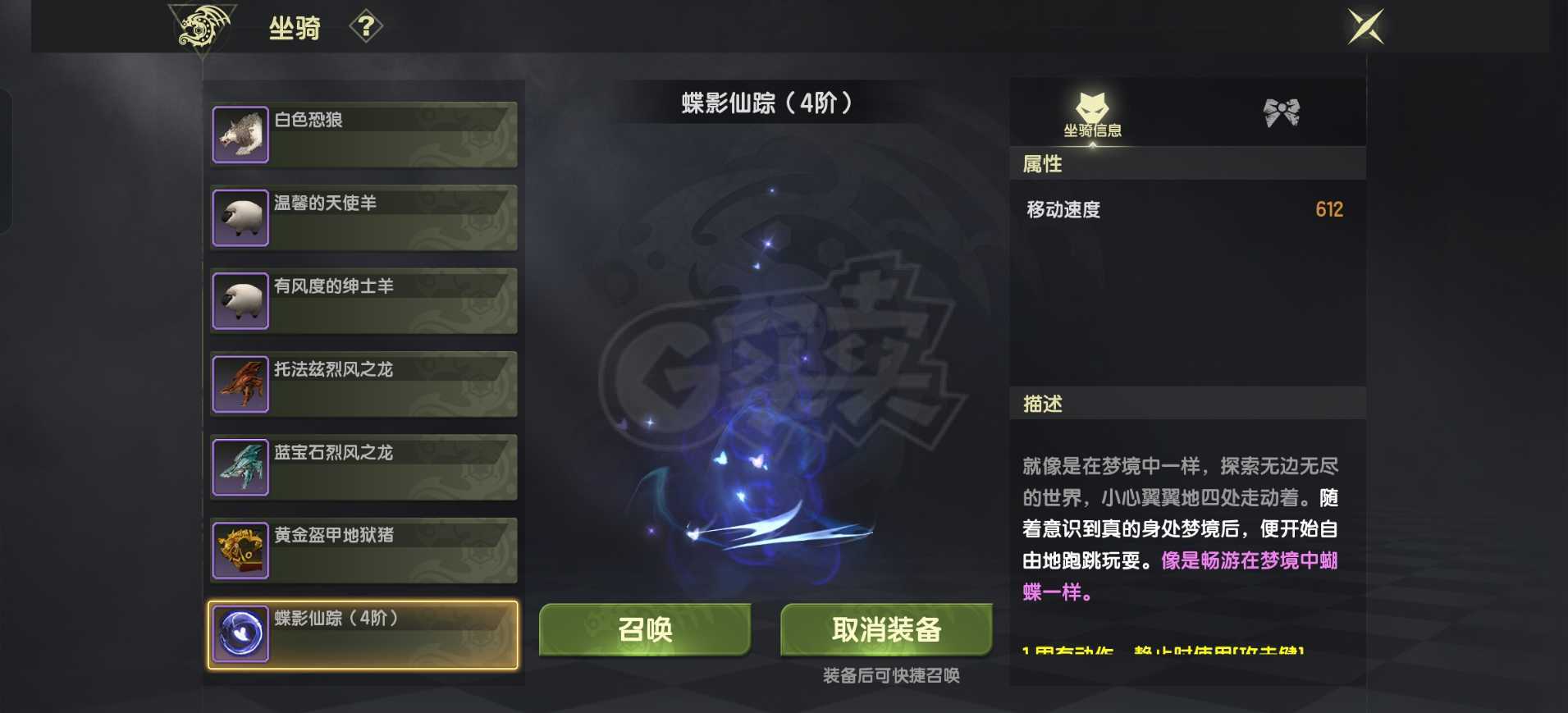Select the 黄金盔甲地狱猪 boar portrait icon

pyautogui.click(x=240, y=549)
